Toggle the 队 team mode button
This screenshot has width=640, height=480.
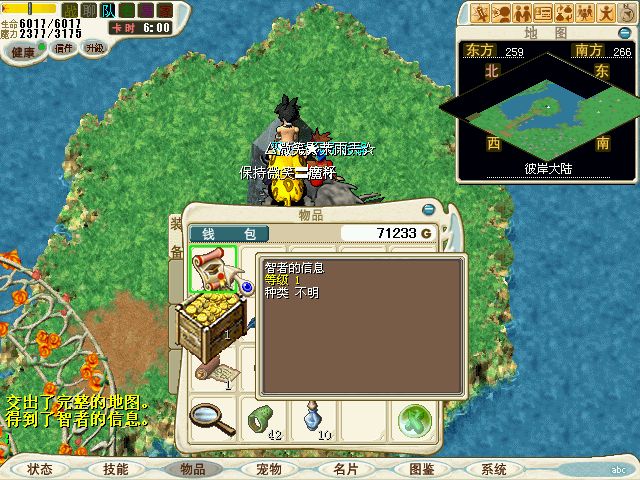[107, 10]
